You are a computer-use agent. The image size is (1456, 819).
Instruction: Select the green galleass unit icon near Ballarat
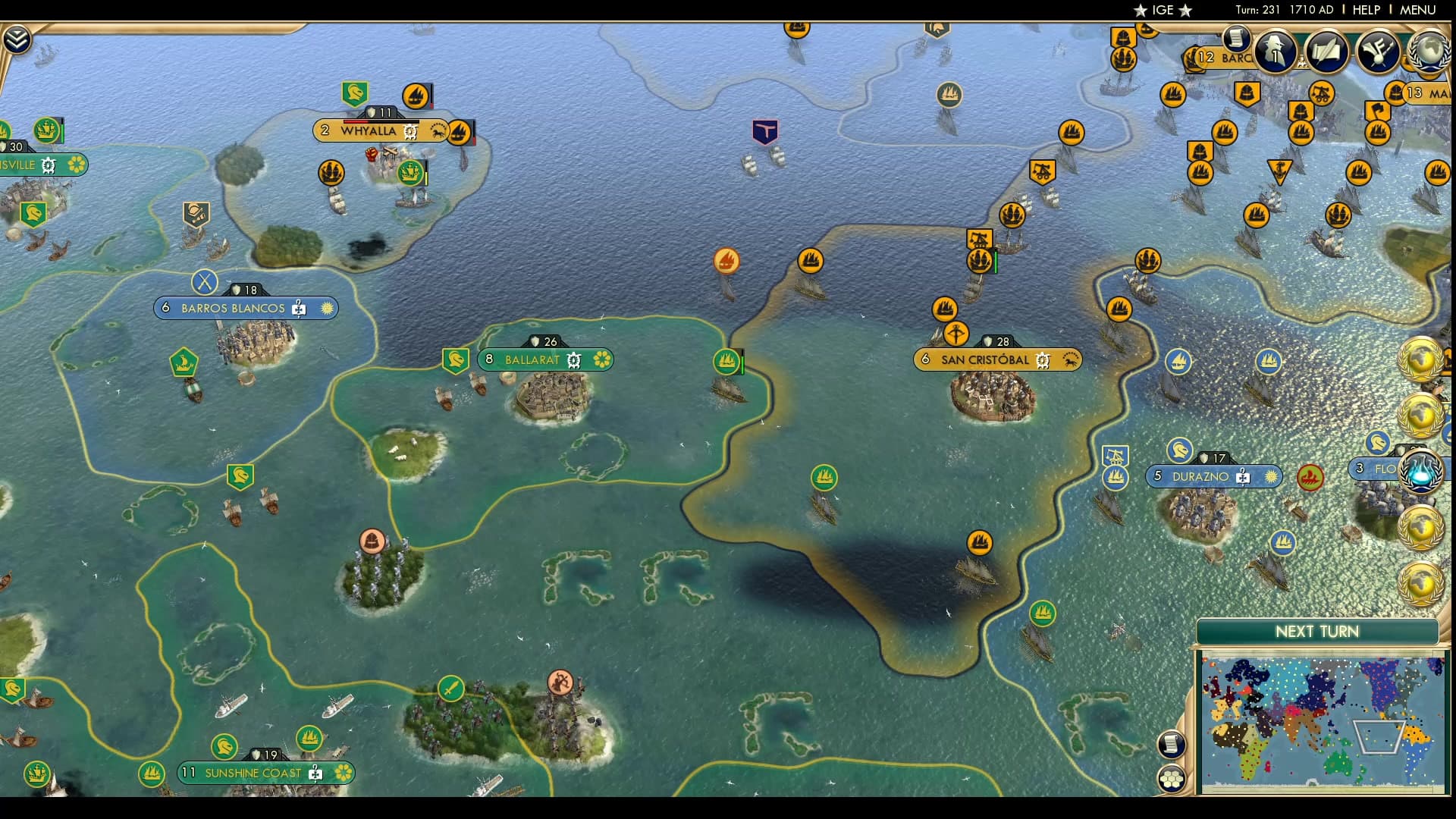pos(726,362)
